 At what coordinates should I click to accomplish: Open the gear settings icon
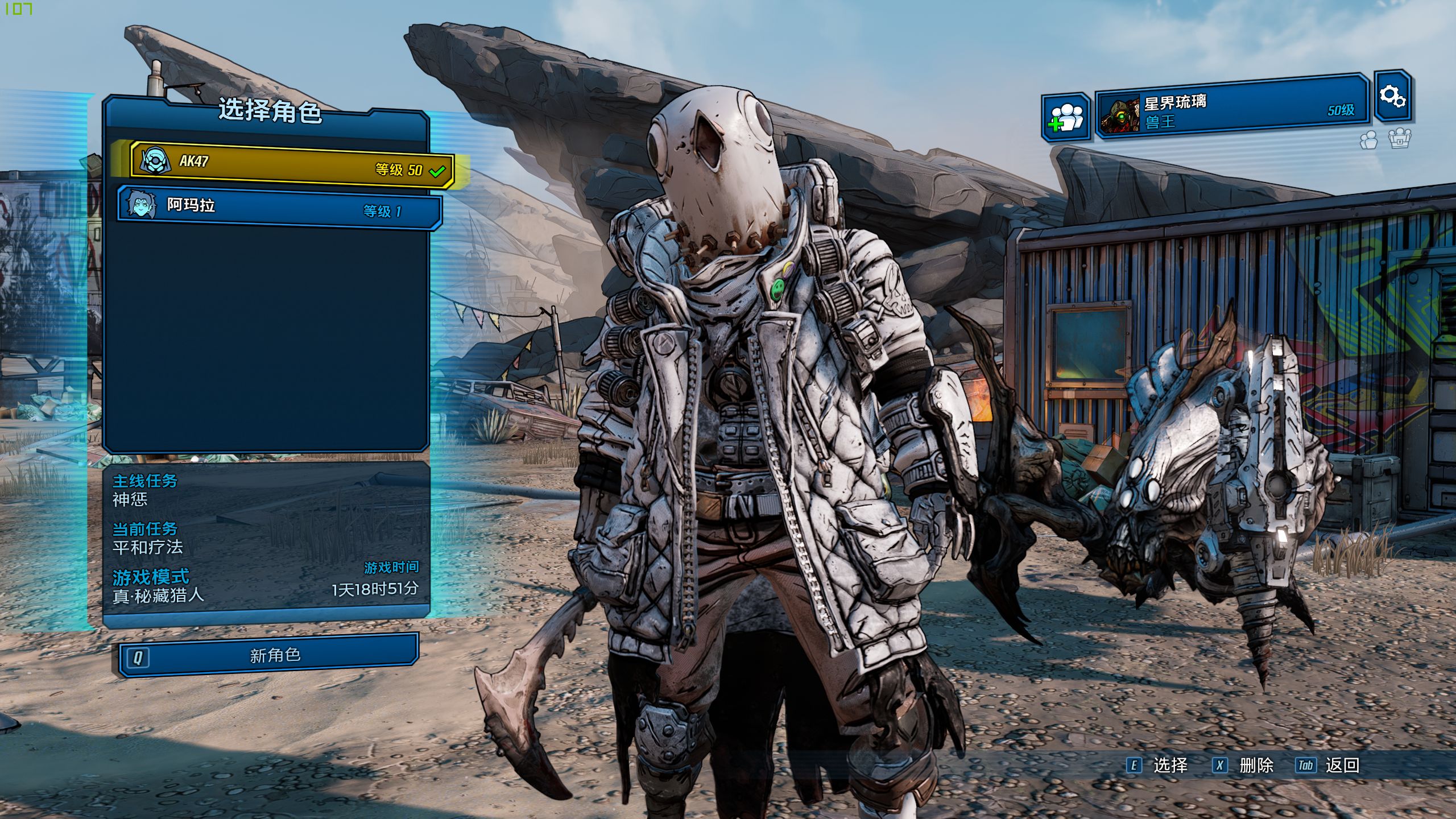(x=1392, y=96)
